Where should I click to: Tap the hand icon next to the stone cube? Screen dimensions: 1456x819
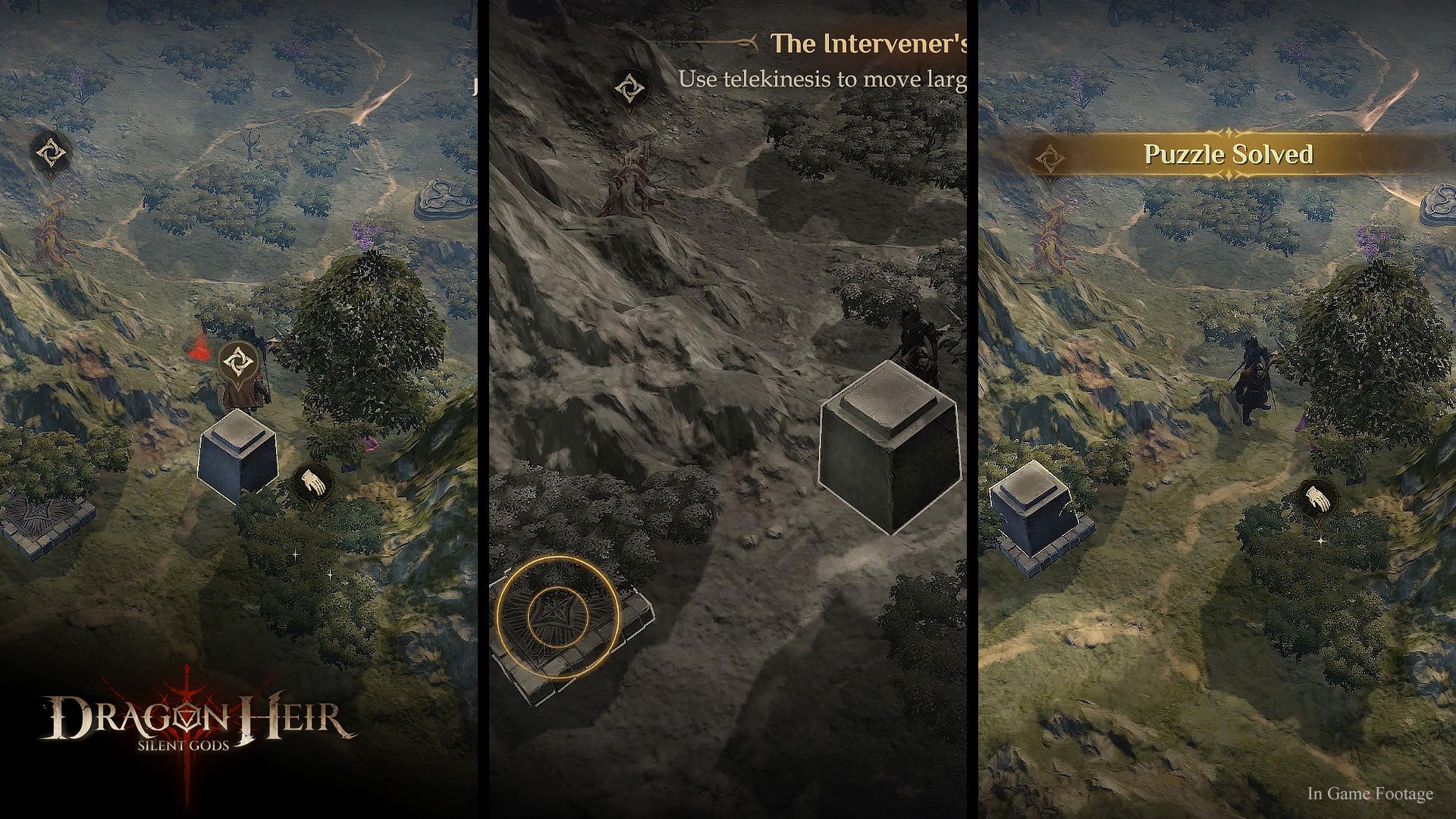(313, 482)
